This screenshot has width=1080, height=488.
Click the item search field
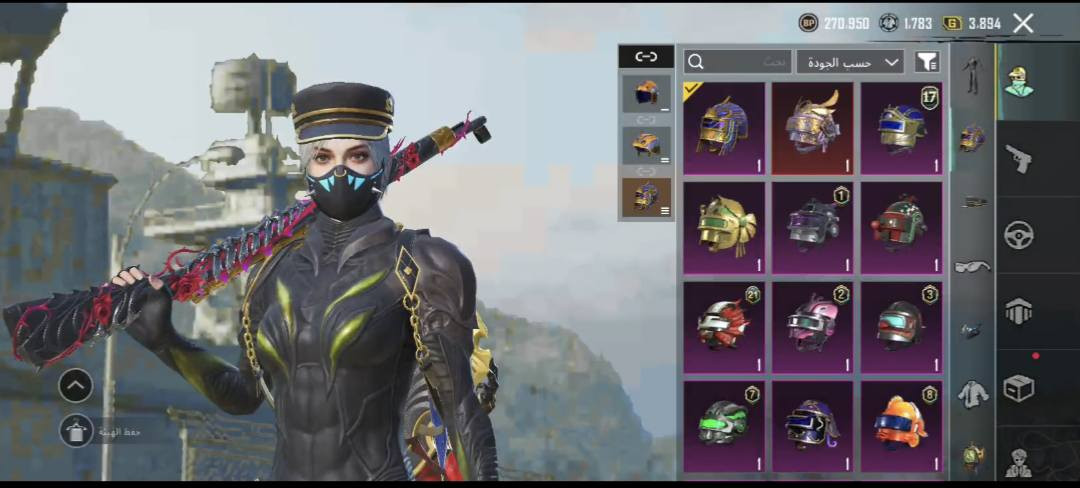pos(738,62)
